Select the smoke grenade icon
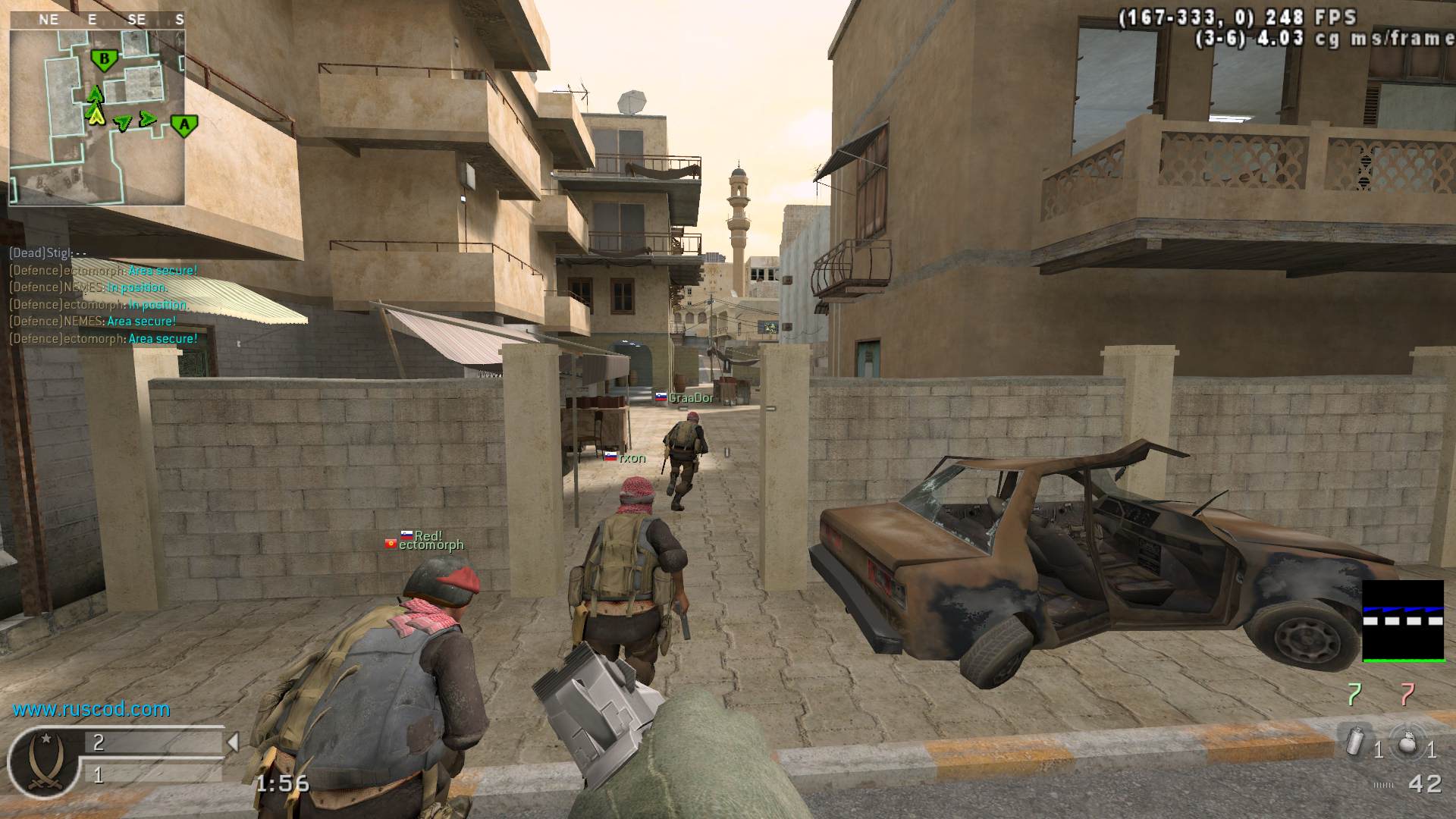This screenshot has width=1456, height=819. click(1356, 741)
